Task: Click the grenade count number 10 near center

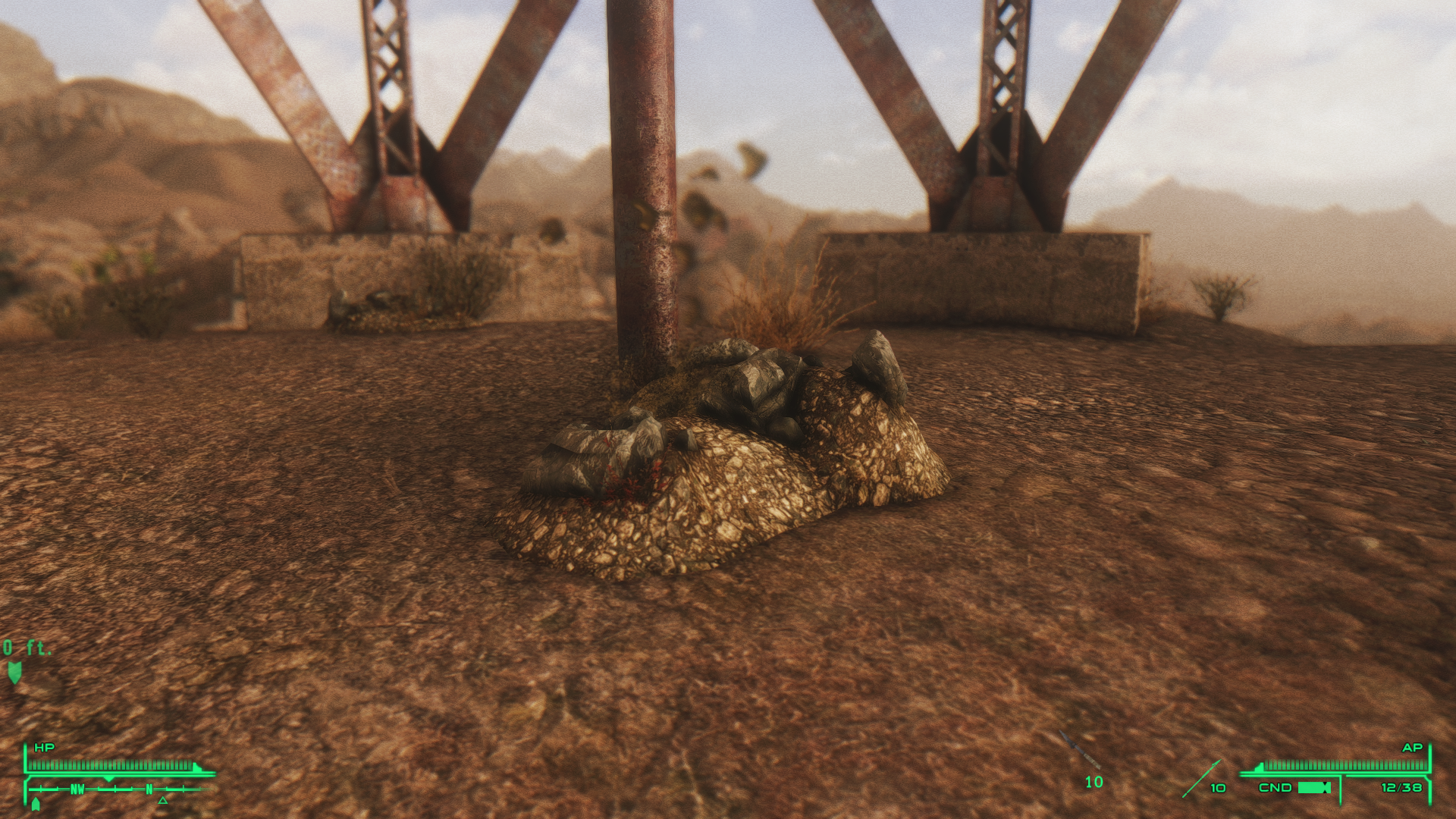Action: [1094, 782]
